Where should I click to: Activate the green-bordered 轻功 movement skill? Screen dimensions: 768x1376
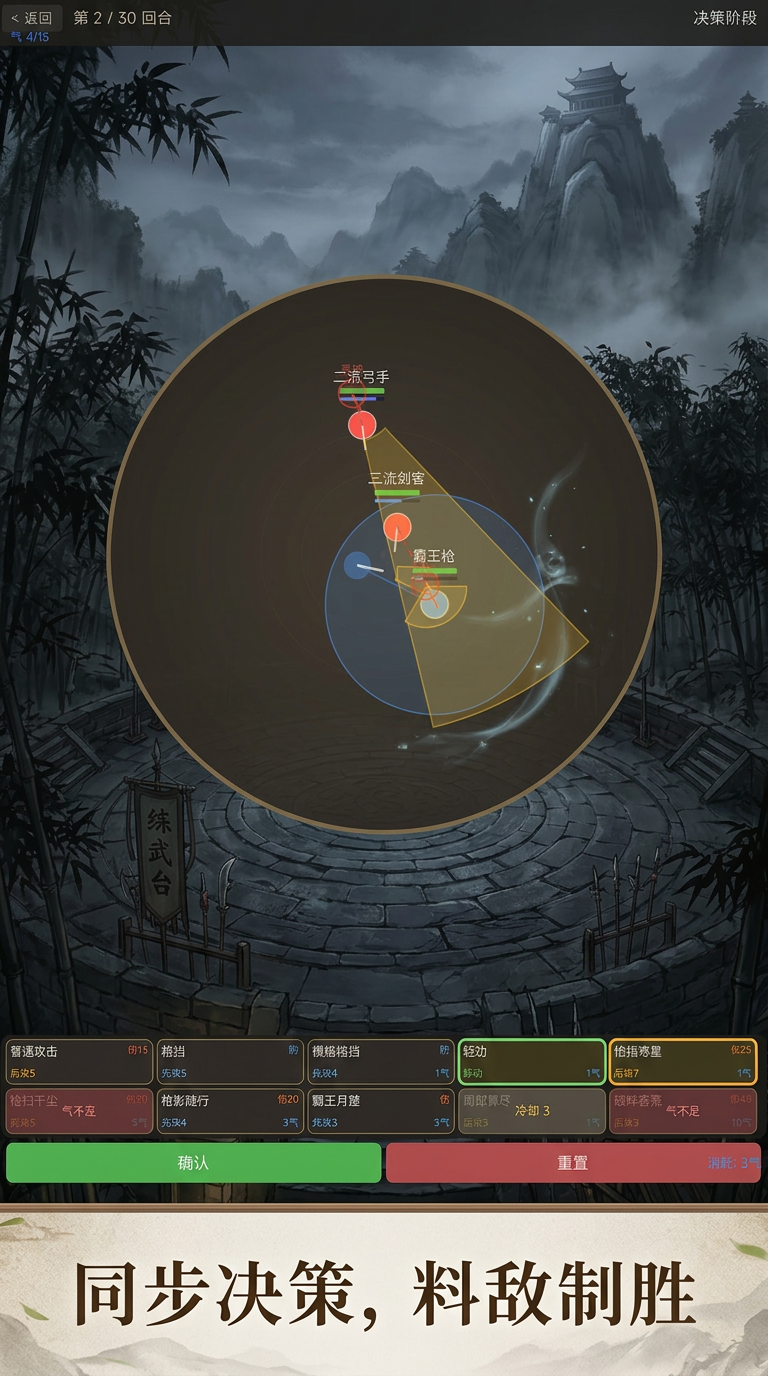click(532, 1062)
